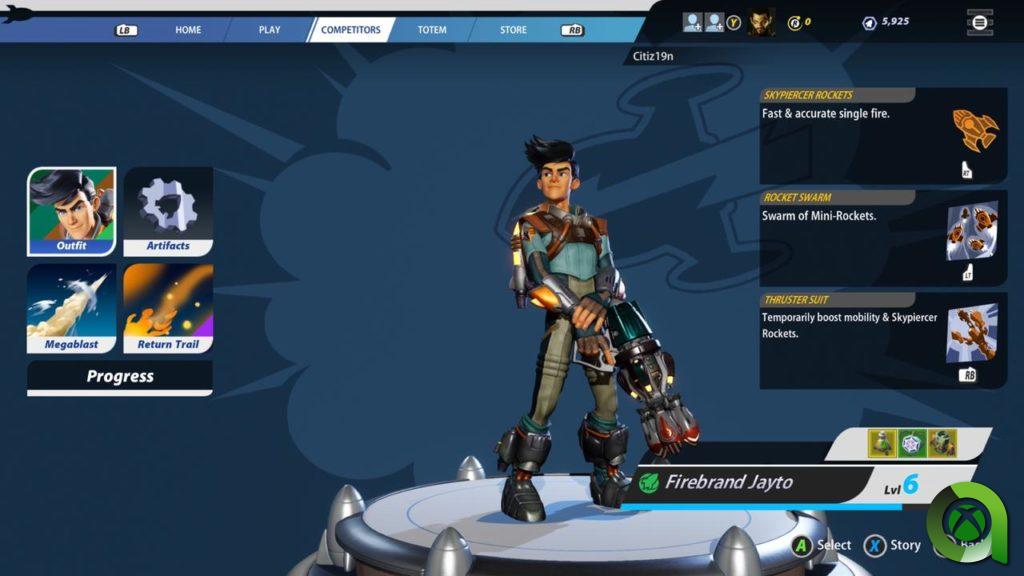1024x576 pixels.
Task: Select the spiderweb artifact icon
Action: [912, 443]
